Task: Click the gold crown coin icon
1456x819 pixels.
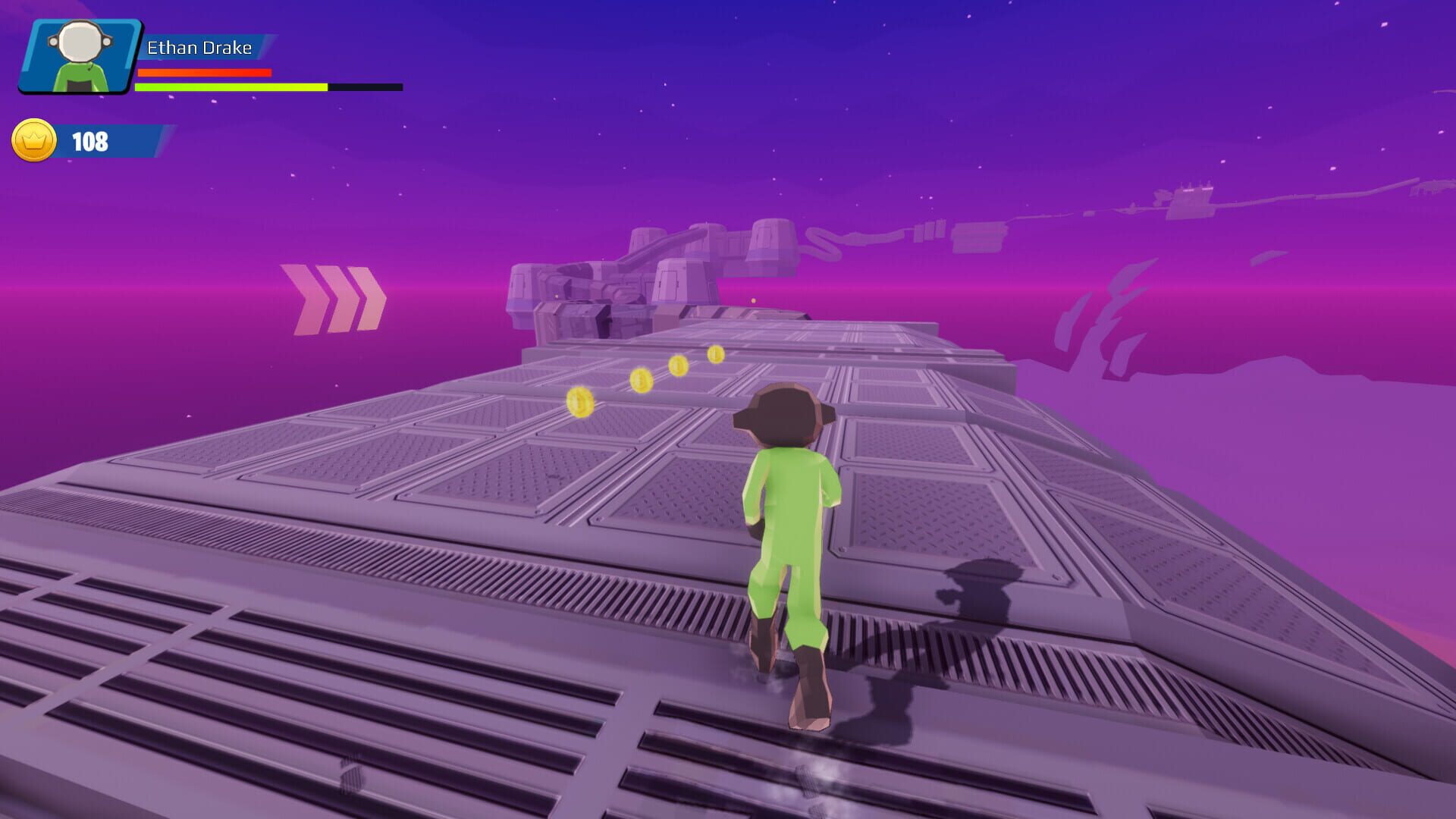Action: [x=34, y=140]
